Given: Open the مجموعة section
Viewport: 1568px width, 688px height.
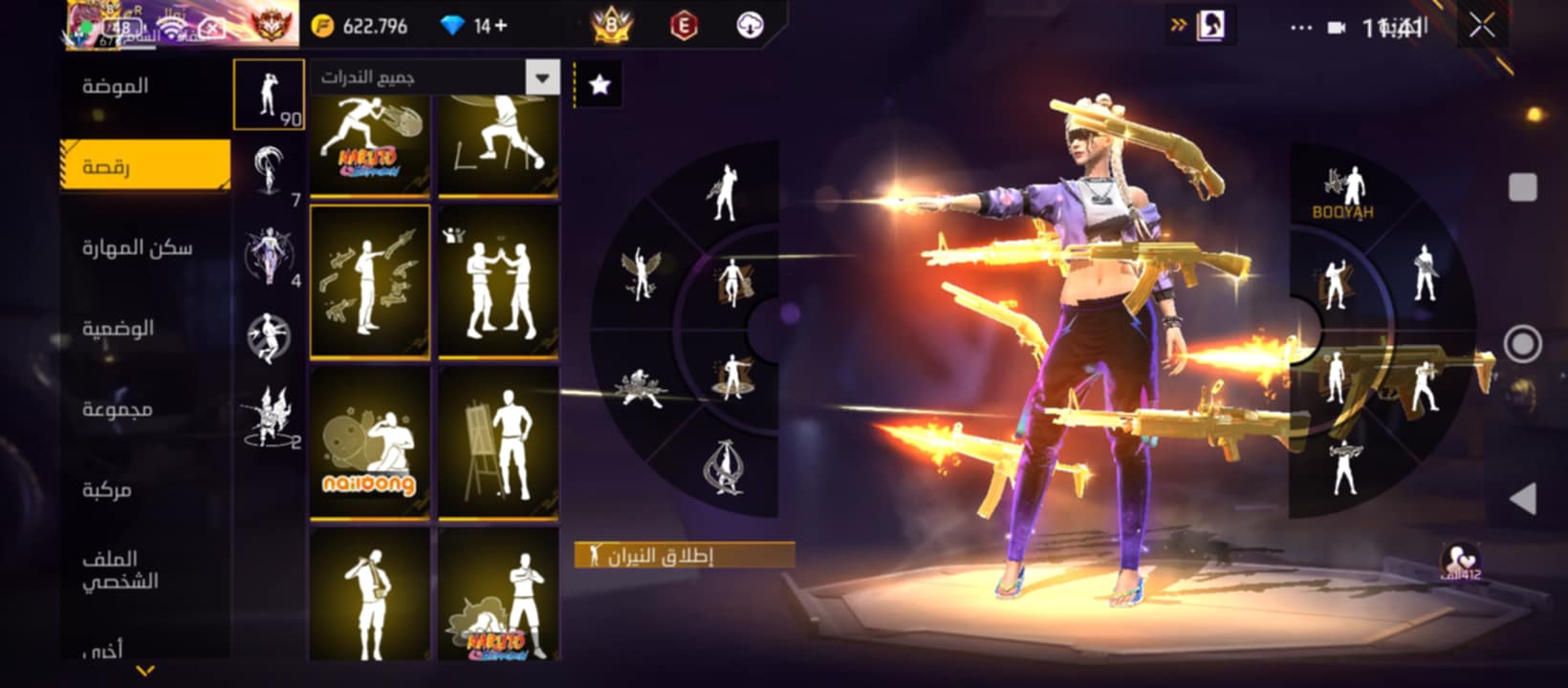Looking at the screenshot, I should pos(117,409).
